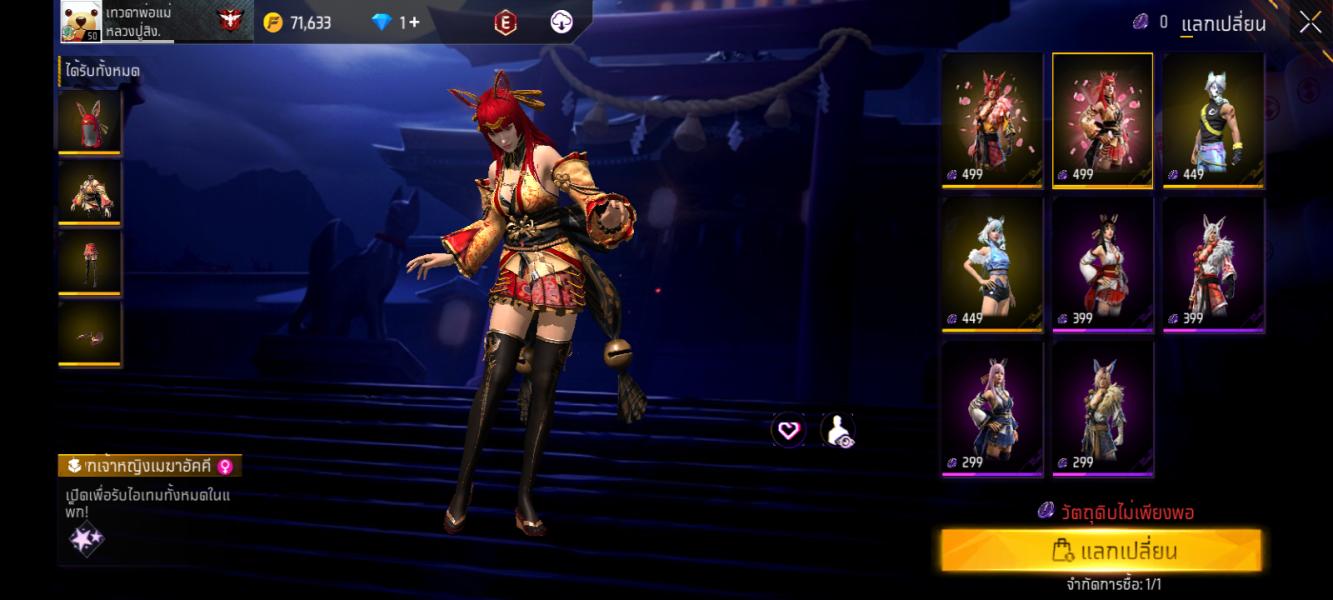
Task: Pick the pink-haired female bundle priced 299
Action: (992, 408)
